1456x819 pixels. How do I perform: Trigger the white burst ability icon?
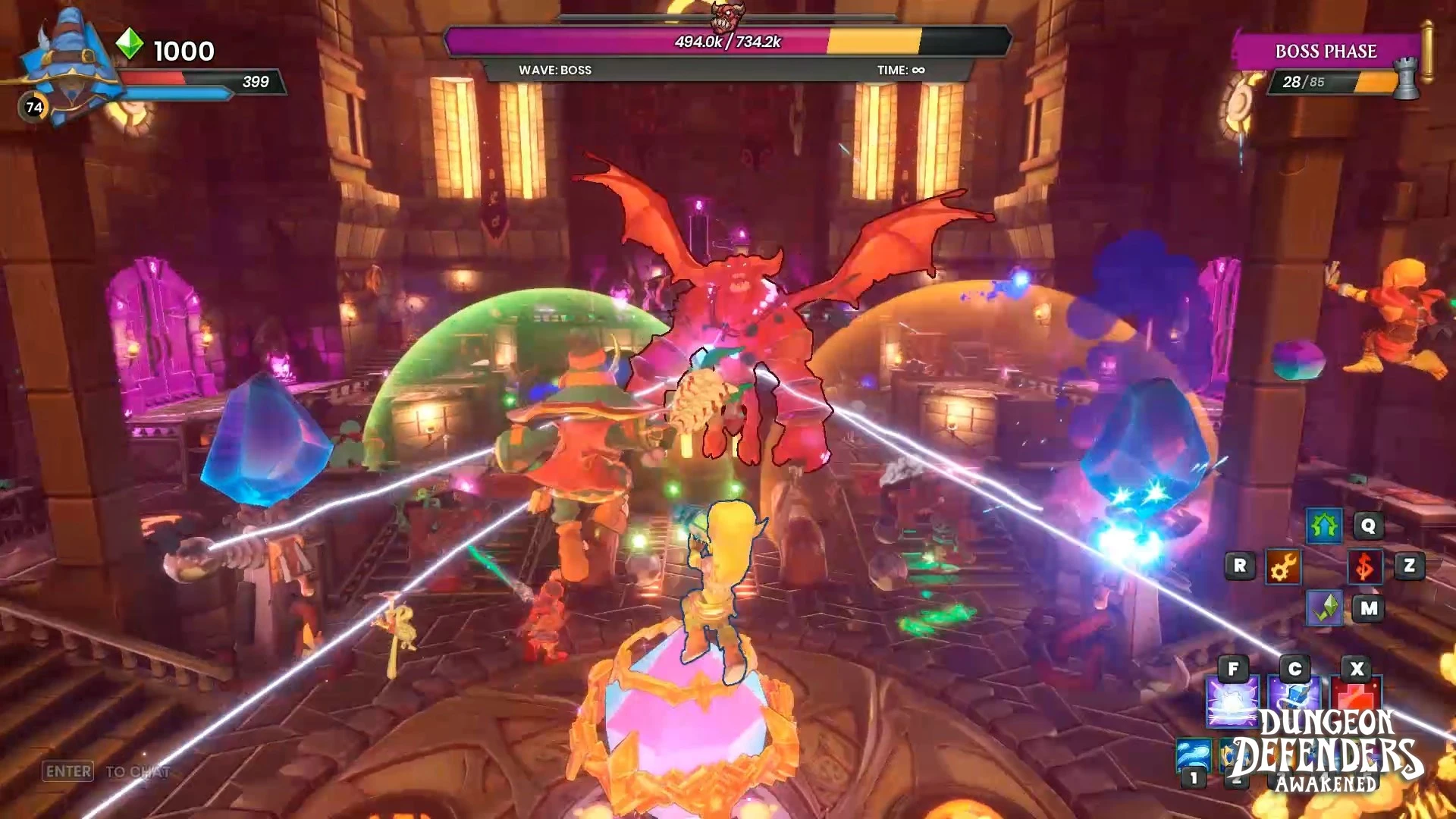(x=1232, y=700)
